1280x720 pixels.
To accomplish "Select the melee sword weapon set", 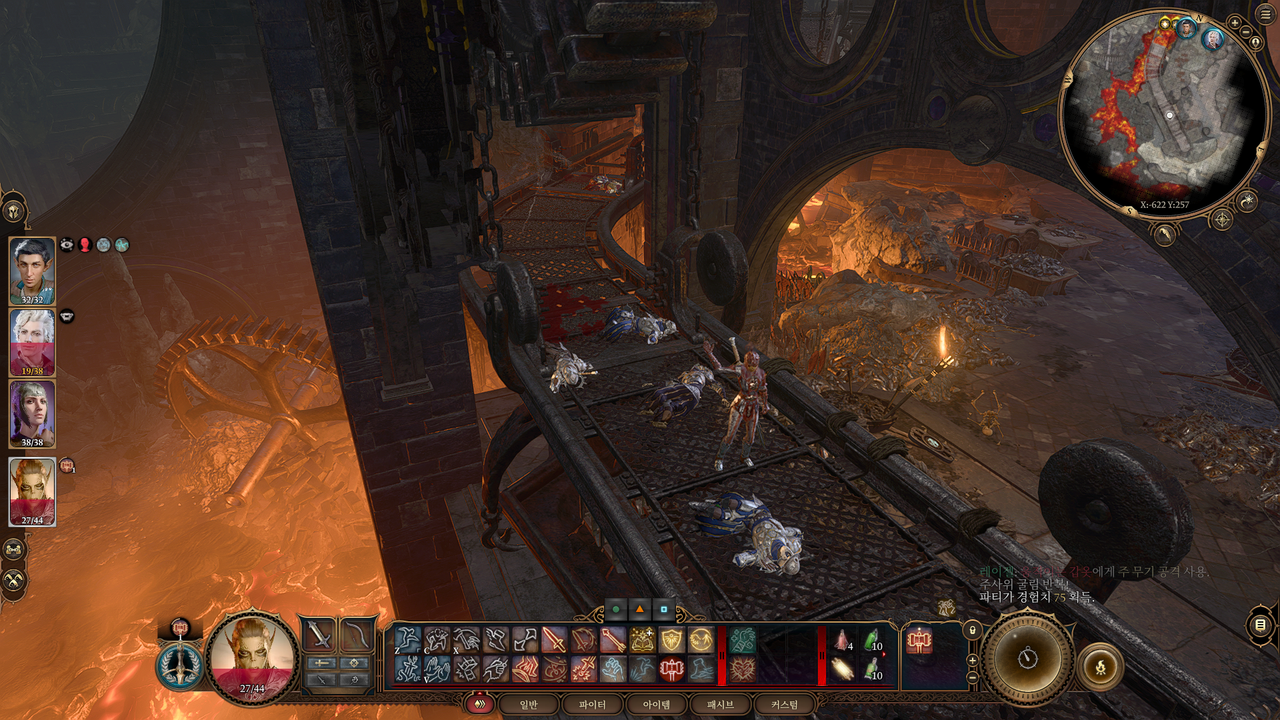I will 319,634.
